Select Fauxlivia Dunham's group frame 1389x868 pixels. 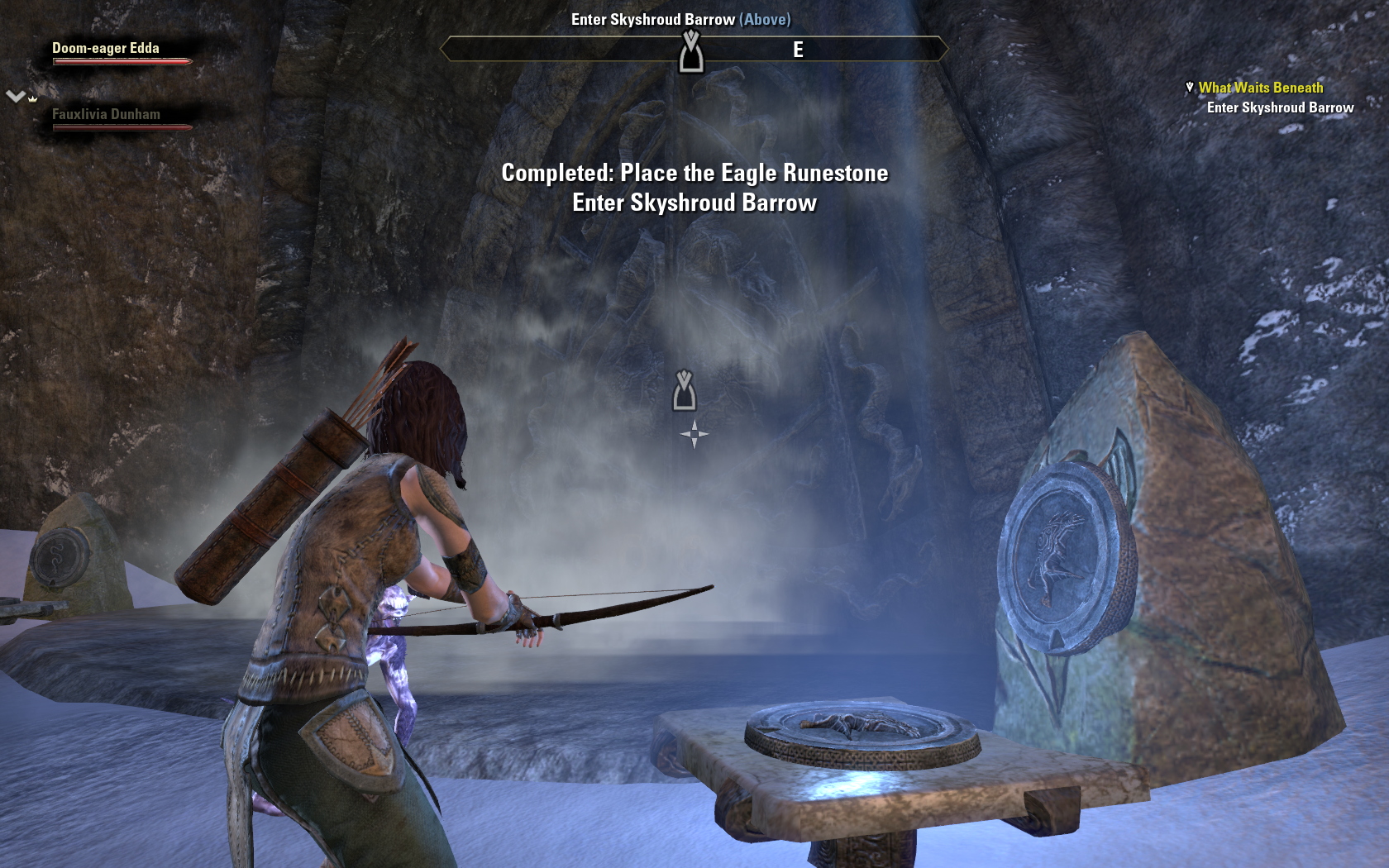[107, 117]
